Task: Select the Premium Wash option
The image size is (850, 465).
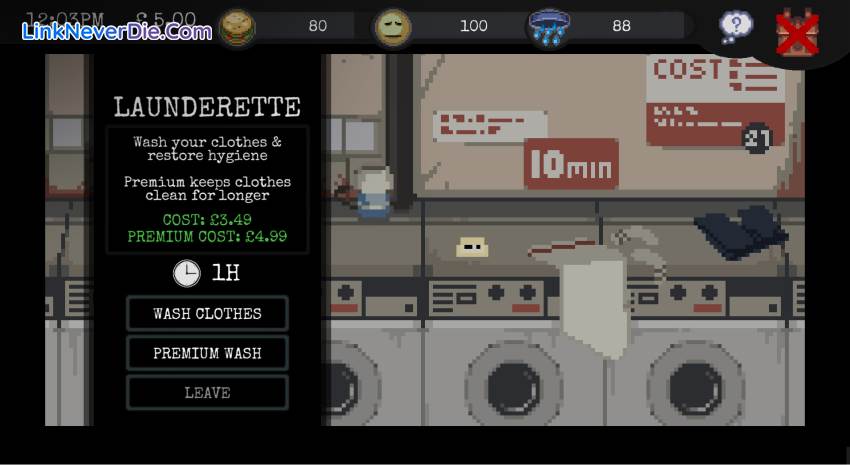Action: tap(207, 353)
